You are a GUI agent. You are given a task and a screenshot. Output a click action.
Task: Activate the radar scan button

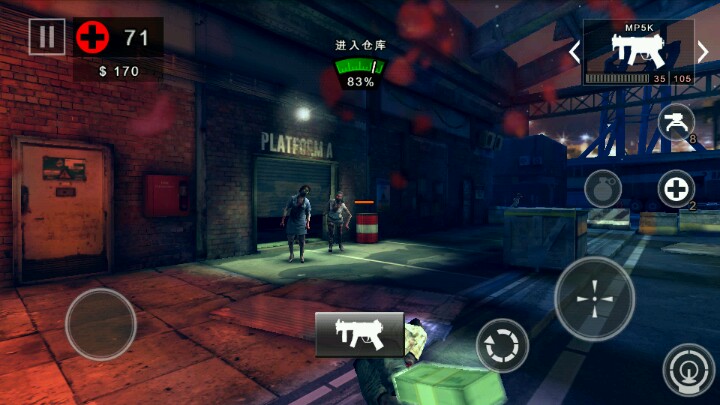pos(689,368)
